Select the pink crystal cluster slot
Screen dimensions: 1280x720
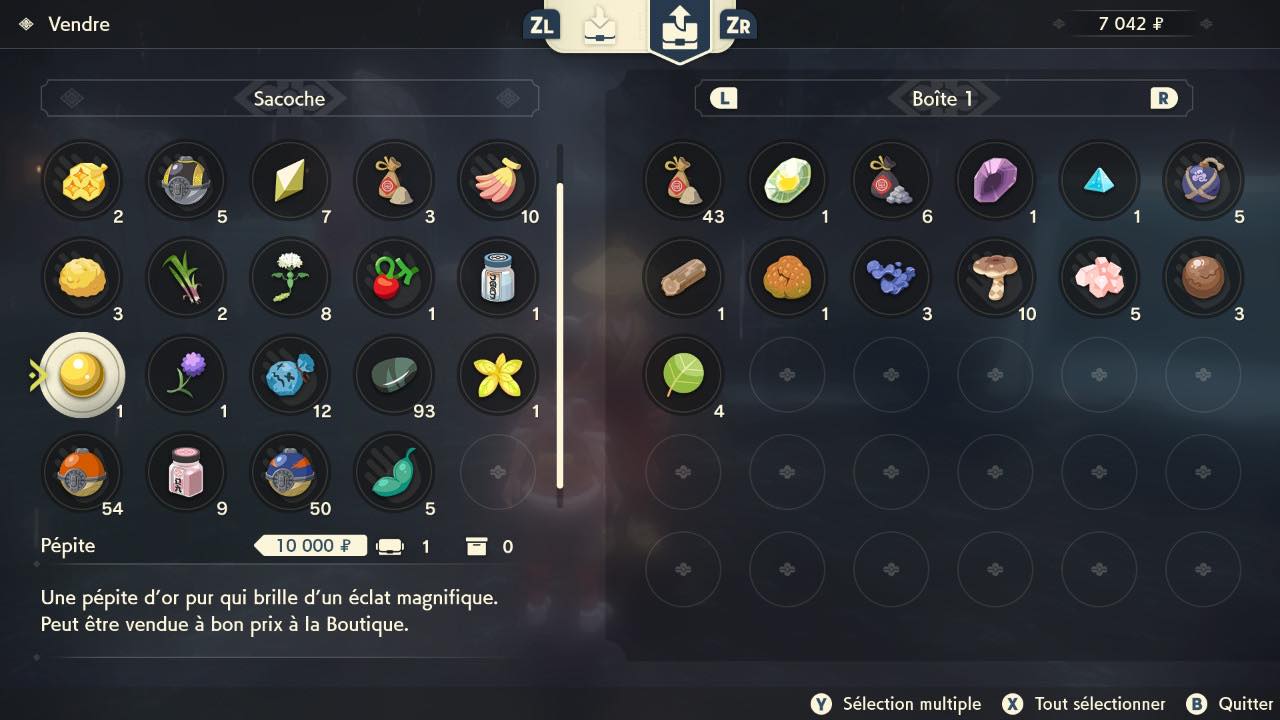click(x=1099, y=277)
